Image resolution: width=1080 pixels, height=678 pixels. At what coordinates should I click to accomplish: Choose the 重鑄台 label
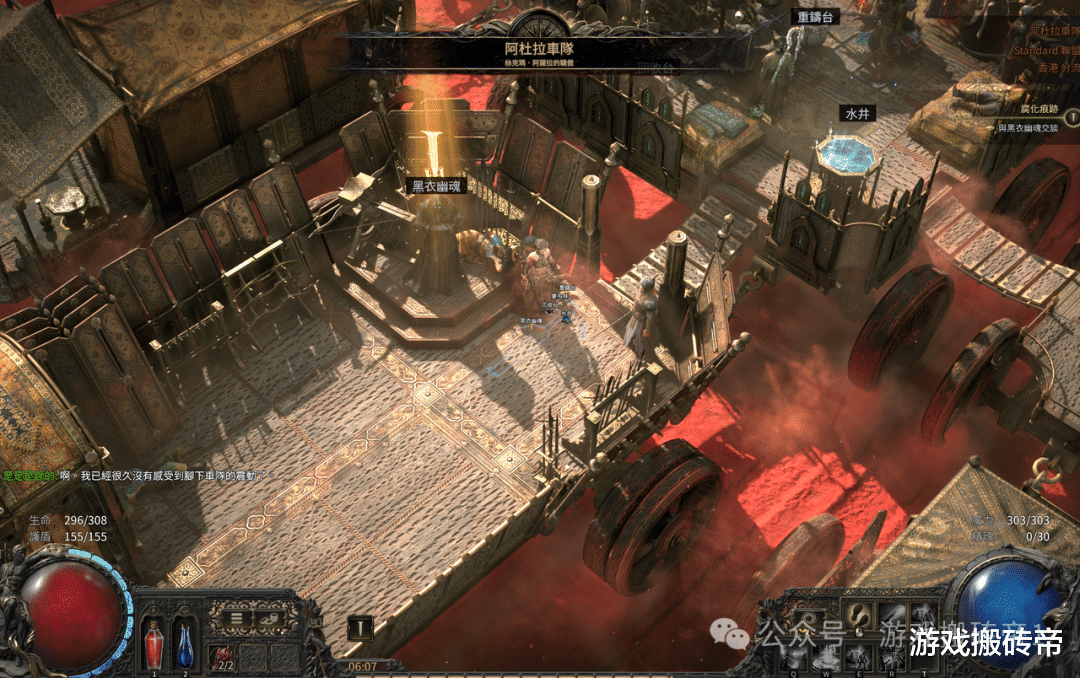814,17
